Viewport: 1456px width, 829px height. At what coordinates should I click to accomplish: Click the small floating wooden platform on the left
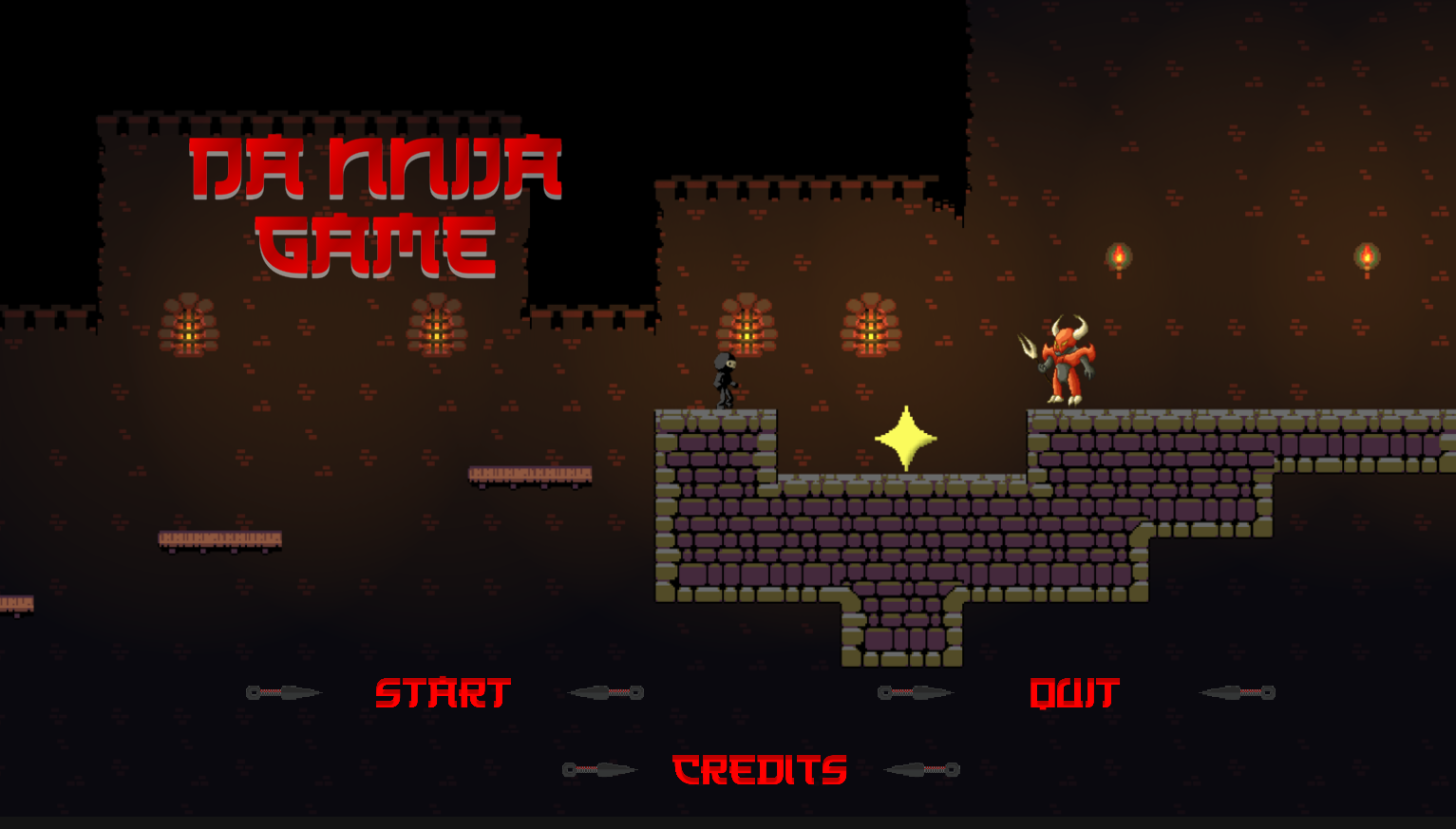[x=220, y=538]
